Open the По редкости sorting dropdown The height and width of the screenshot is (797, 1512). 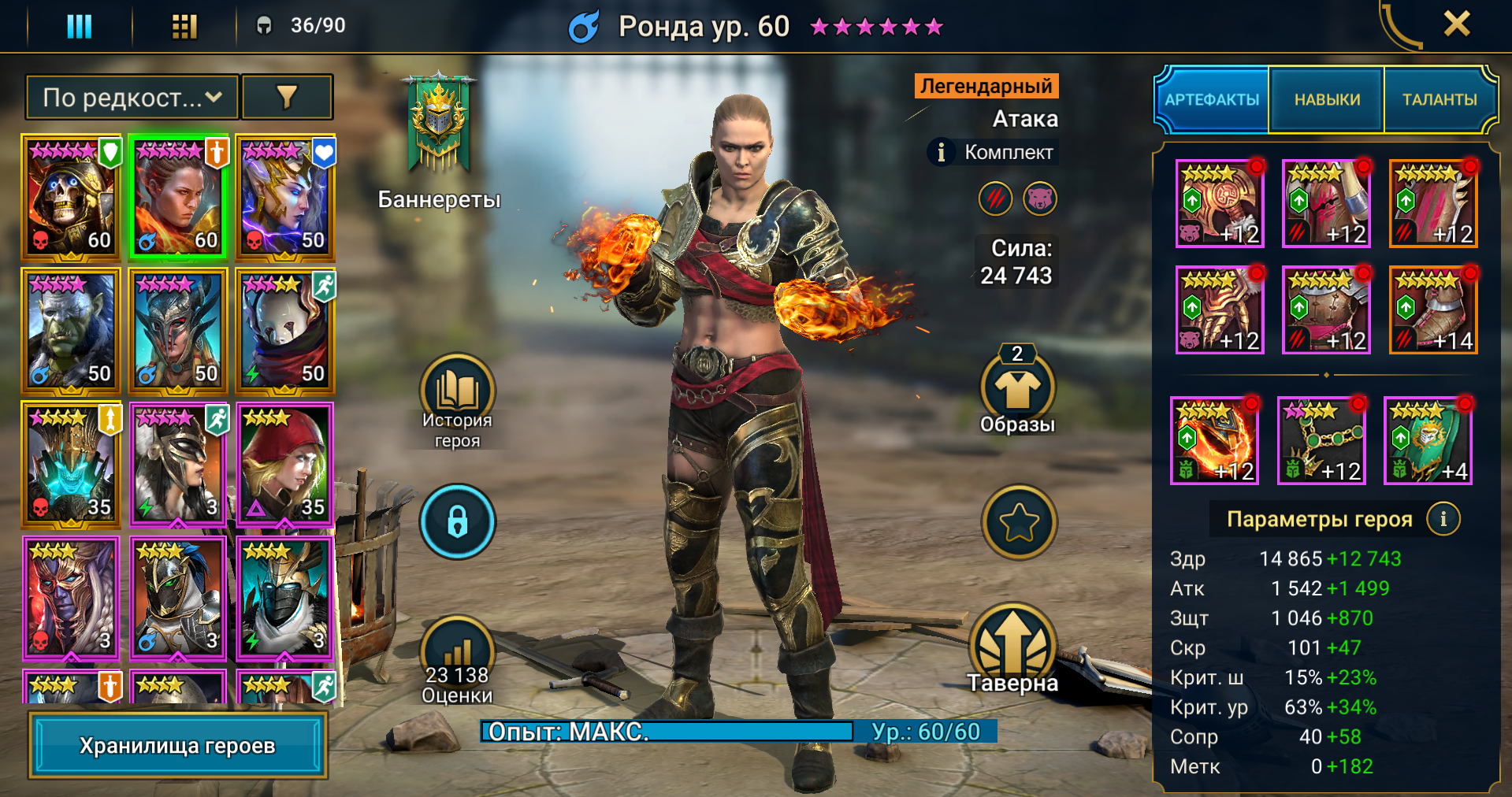click(132, 98)
